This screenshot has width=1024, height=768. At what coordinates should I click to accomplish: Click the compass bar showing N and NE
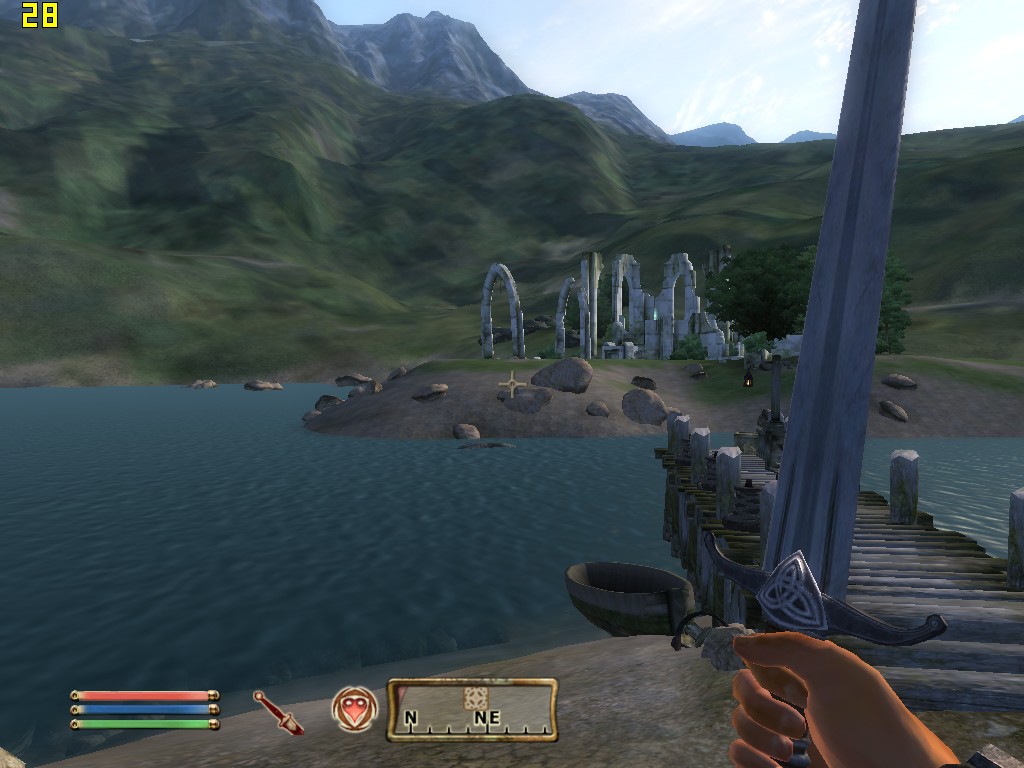[472, 711]
